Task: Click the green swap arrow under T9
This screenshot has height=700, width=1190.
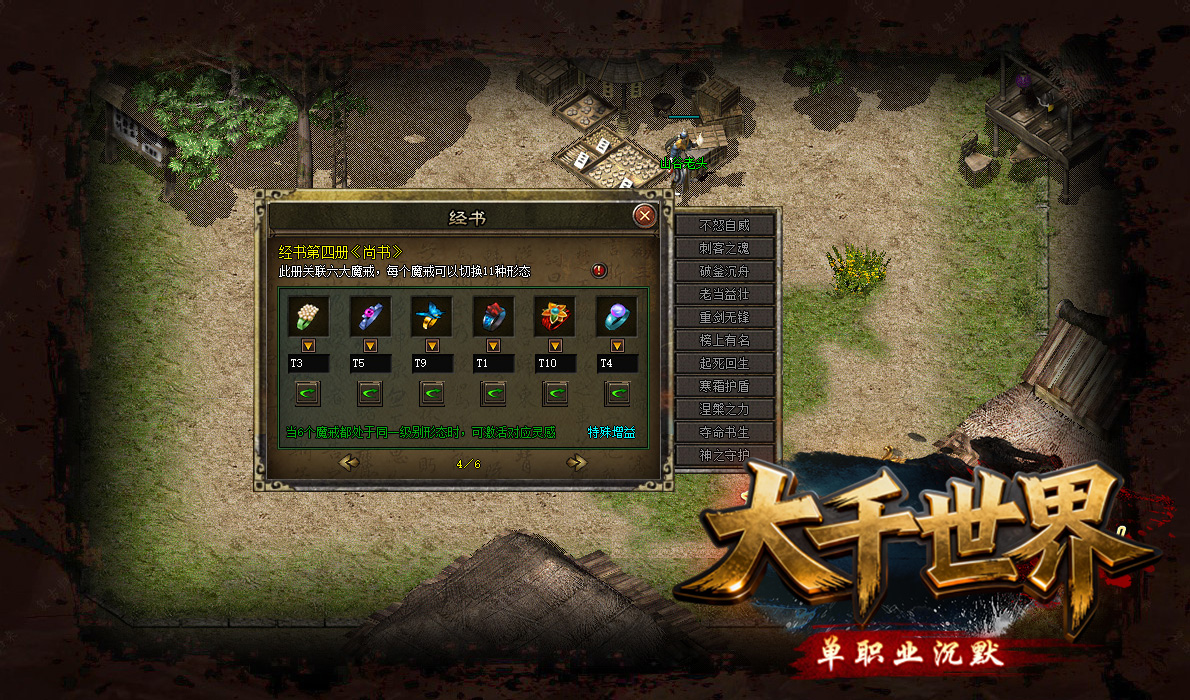Action: [432, 393]
